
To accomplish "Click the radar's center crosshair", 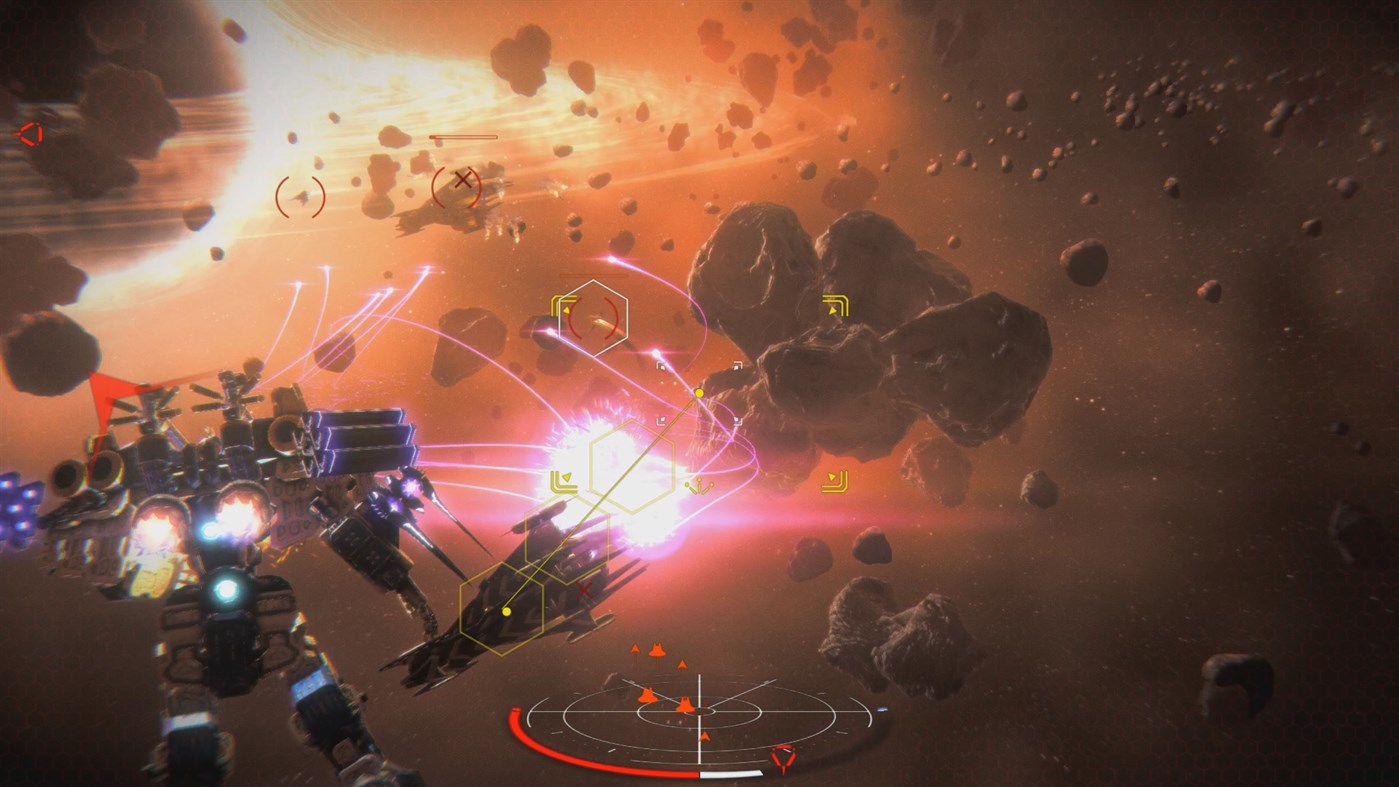I will pyautogui.click(x=700, y=712).
